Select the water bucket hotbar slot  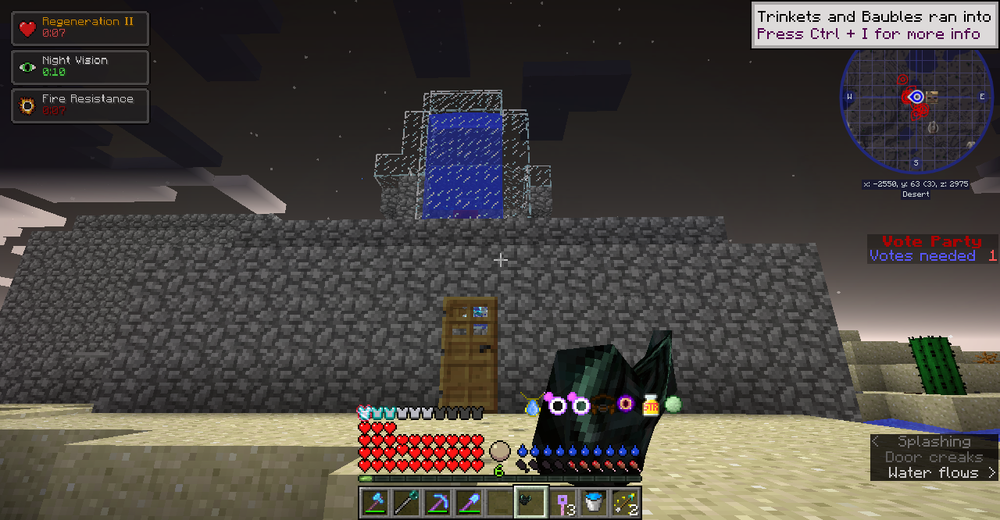[x=593, y=502]
